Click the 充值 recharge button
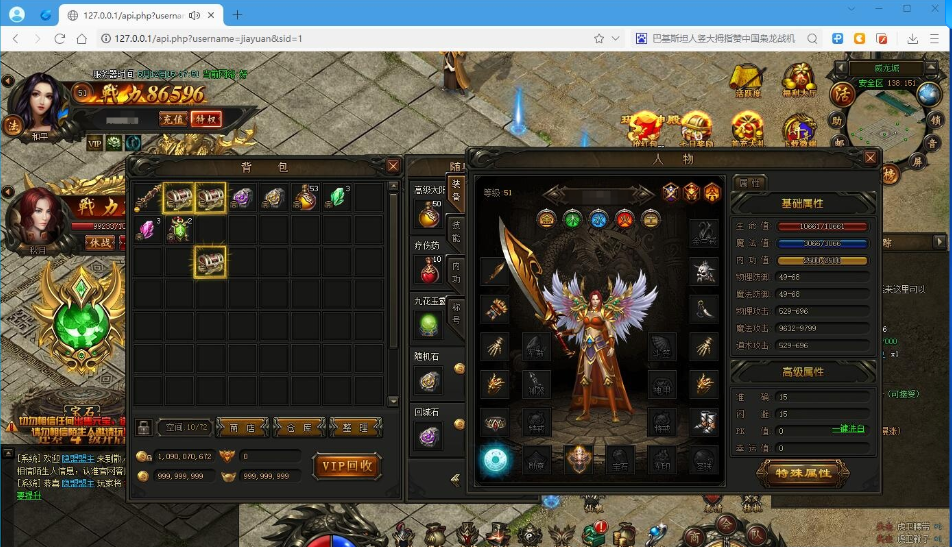The width and height of the screenshot is (952, 547). coord(174,119)
